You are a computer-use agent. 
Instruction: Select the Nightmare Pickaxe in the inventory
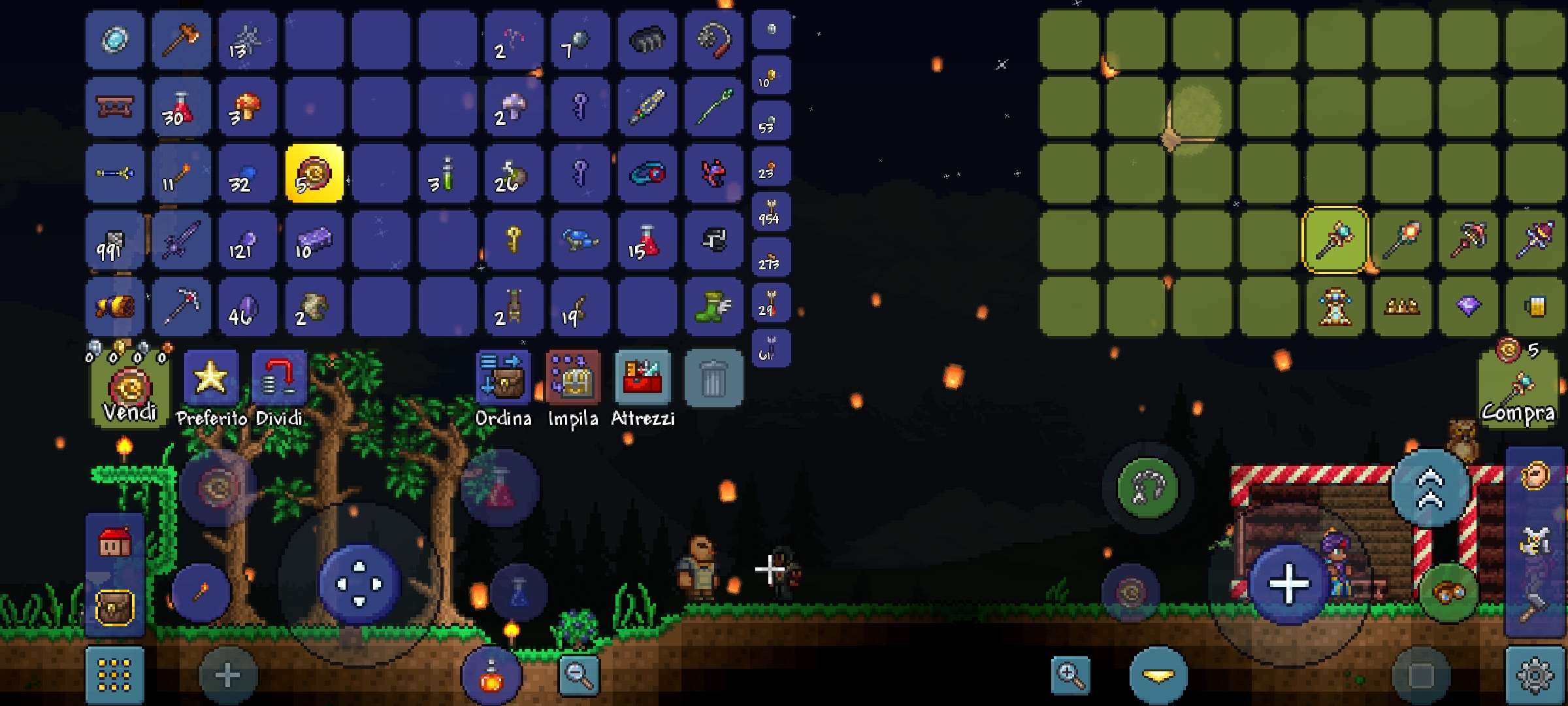[181, 306]
